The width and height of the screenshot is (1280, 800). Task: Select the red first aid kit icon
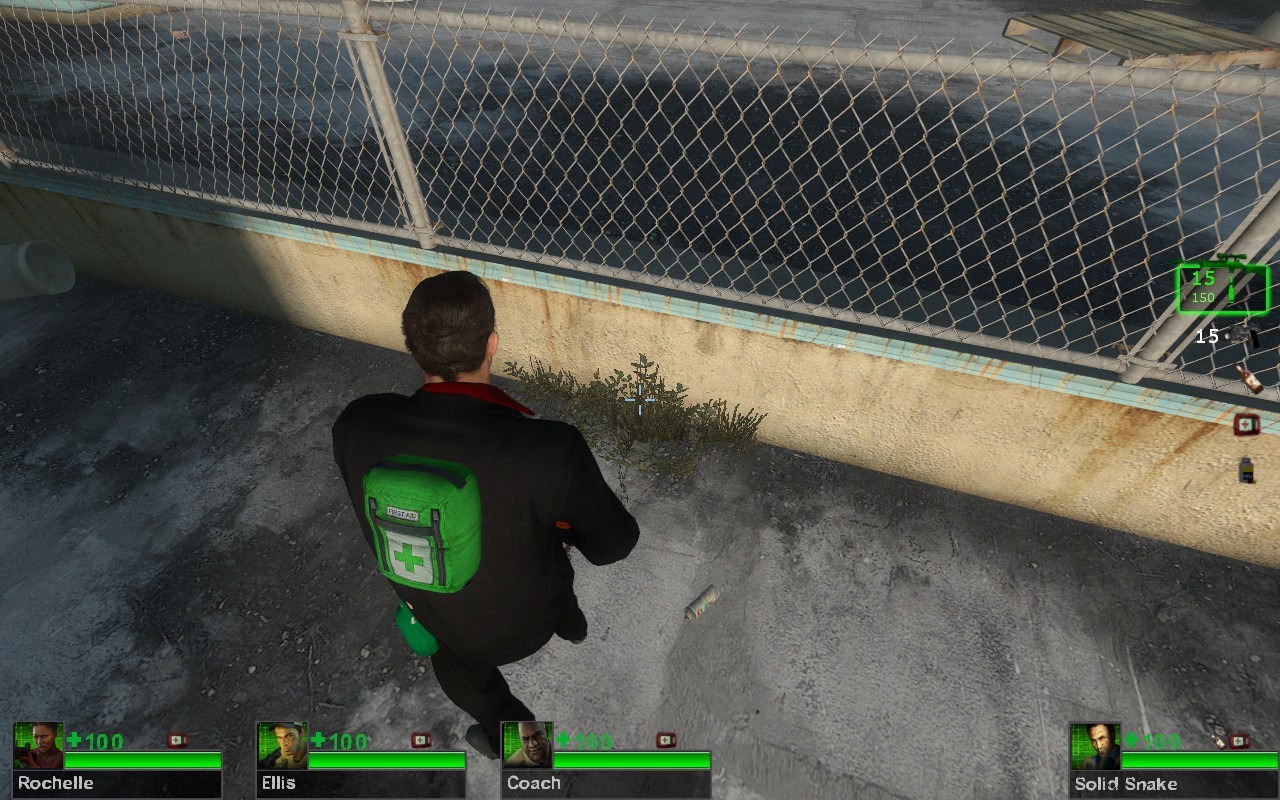pyautogui.click(x=1246, y=423)
